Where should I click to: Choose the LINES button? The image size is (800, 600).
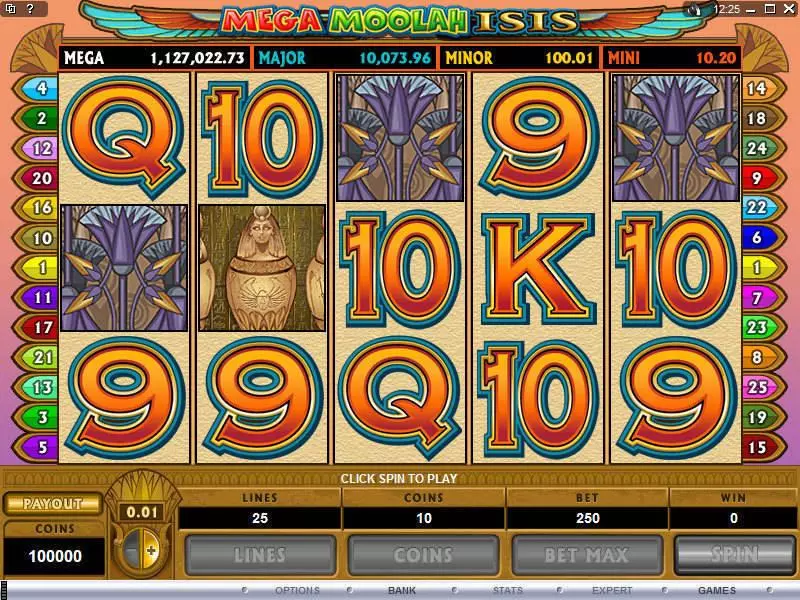(259, 555)
